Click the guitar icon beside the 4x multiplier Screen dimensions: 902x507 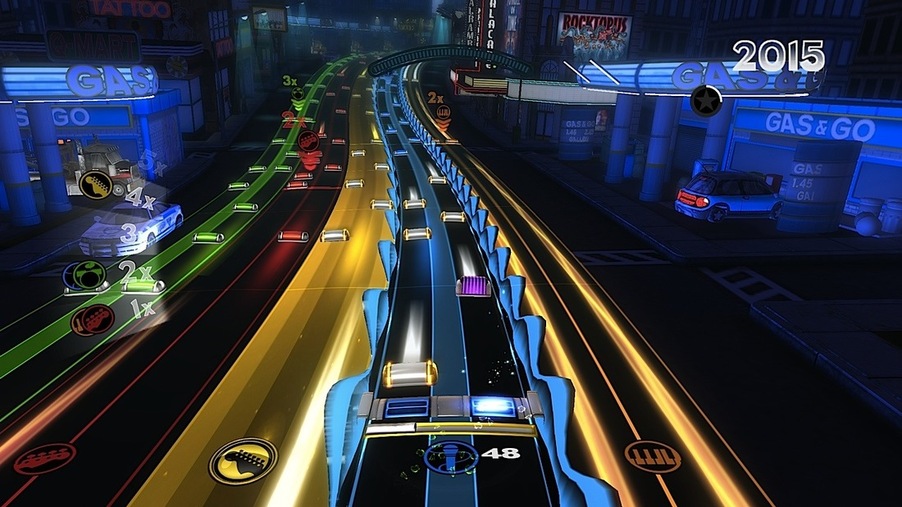click(x=97, y=184)
